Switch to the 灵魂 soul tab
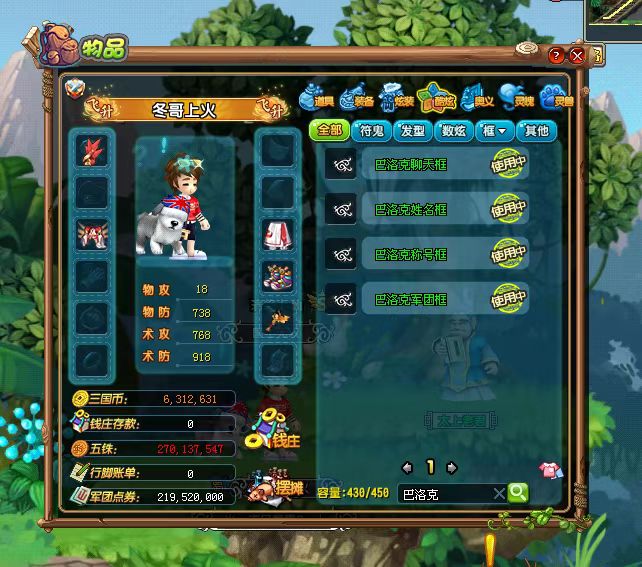Screen dimensions: 642x567 [x=517, y=98]
